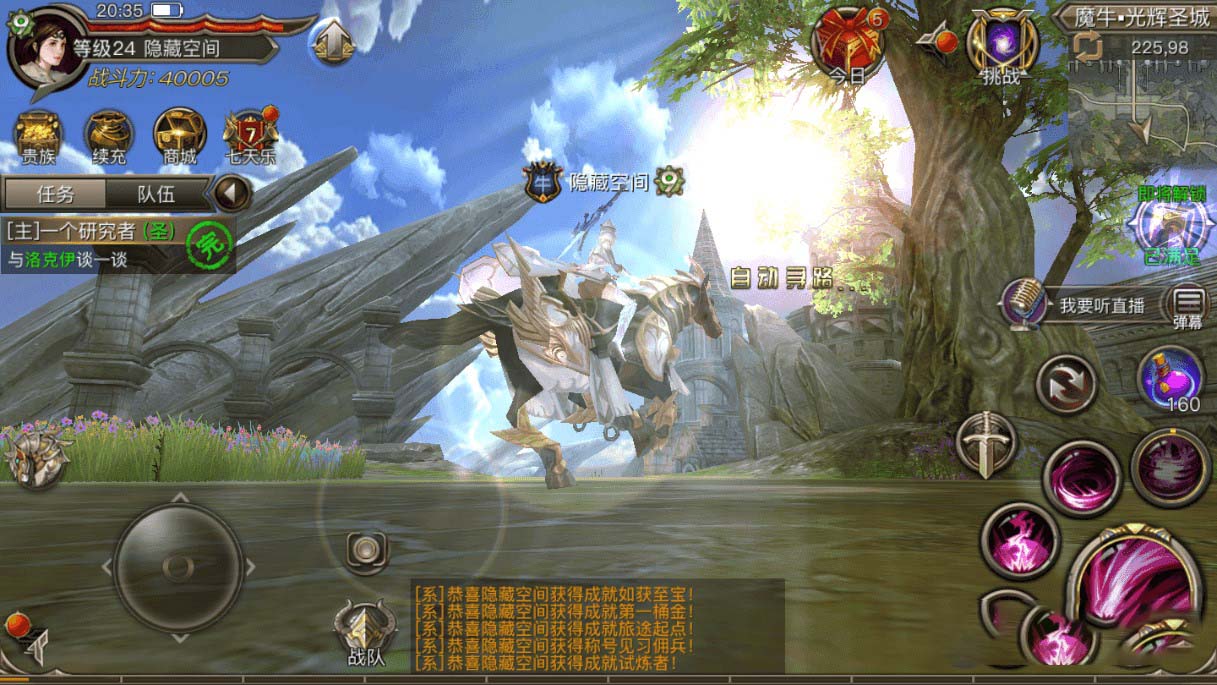
Task: Open the 挑战 challenge icon
Action: (1003, 46)
